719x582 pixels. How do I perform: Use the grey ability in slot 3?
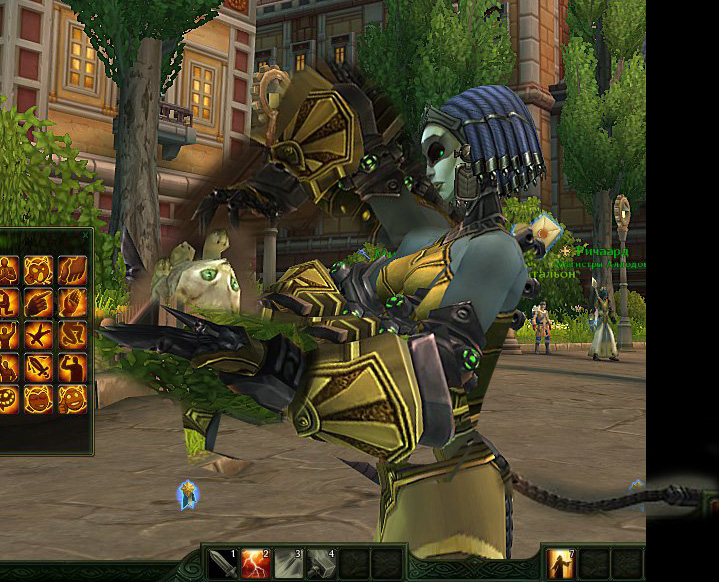click(289, 565)
